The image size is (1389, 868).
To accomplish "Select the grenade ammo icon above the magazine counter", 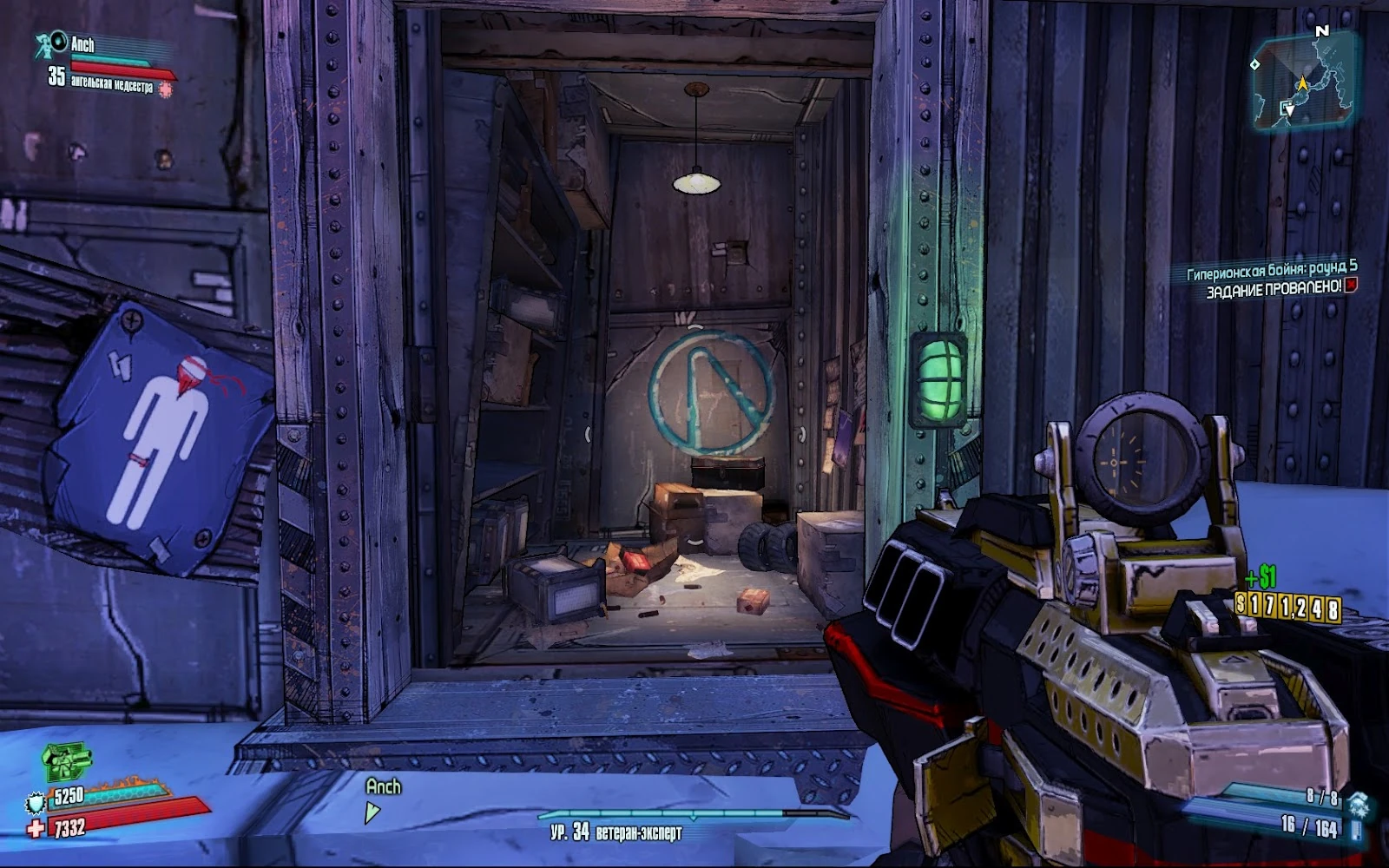I will (x=1359, y=803).
